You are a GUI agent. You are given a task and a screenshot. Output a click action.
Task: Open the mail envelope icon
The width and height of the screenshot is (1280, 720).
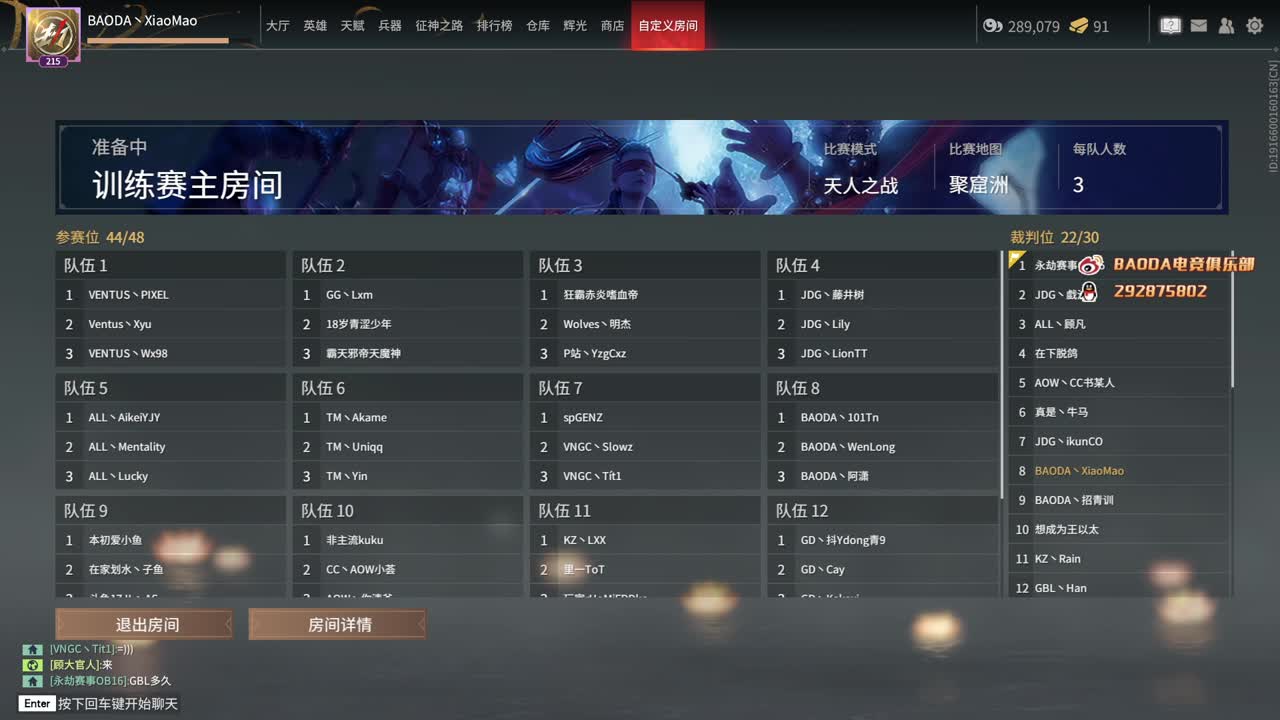click(x=1199, y=26)
